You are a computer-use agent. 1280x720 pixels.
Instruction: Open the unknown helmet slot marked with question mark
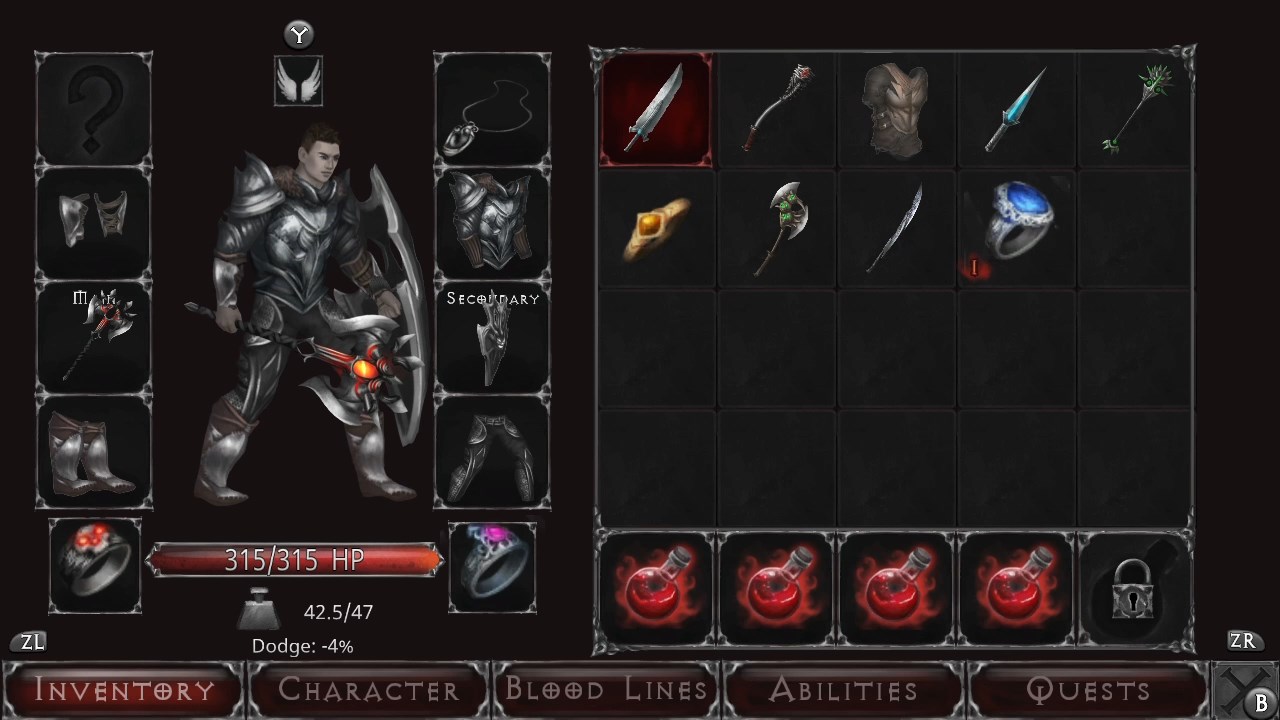tap(94, 108)
